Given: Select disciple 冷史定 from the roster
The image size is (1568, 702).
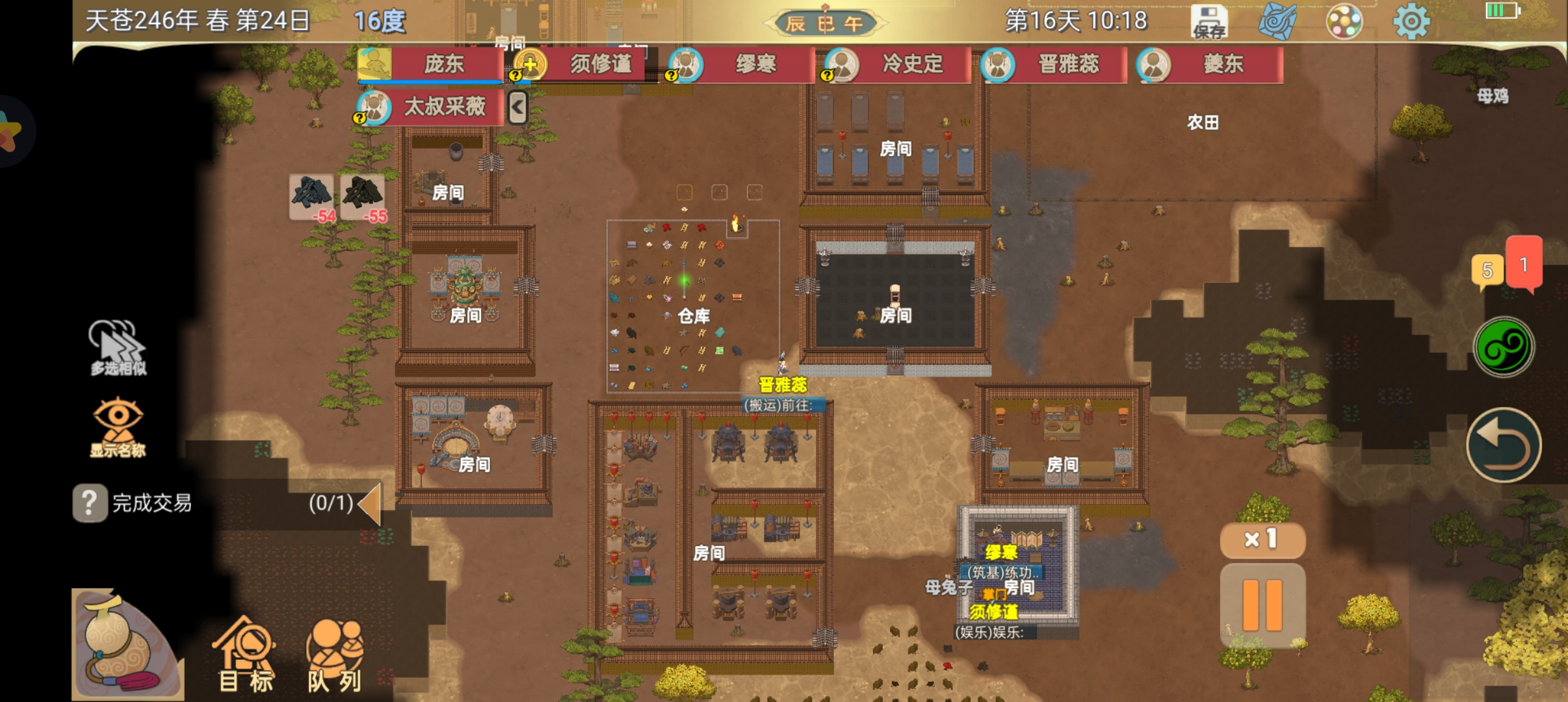Looking at the screenshot, I should [897, 64].
